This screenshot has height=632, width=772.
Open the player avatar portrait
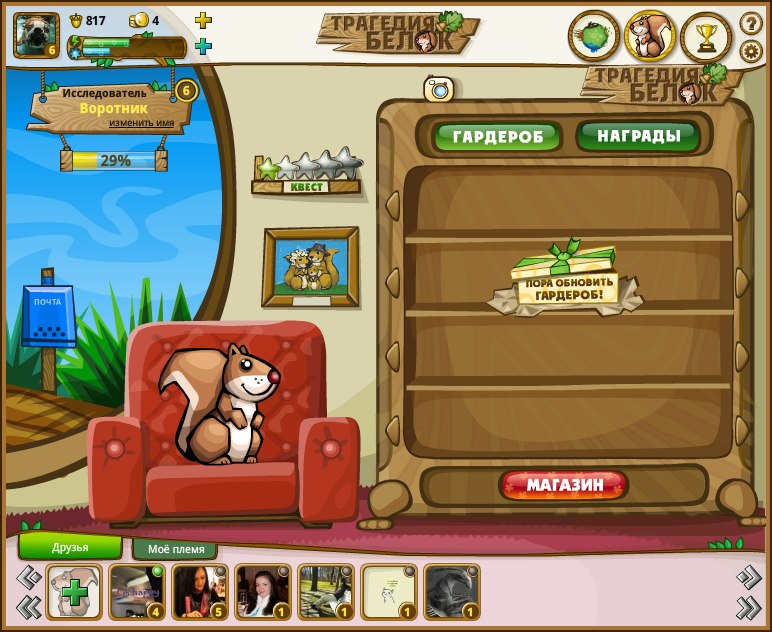36,35
